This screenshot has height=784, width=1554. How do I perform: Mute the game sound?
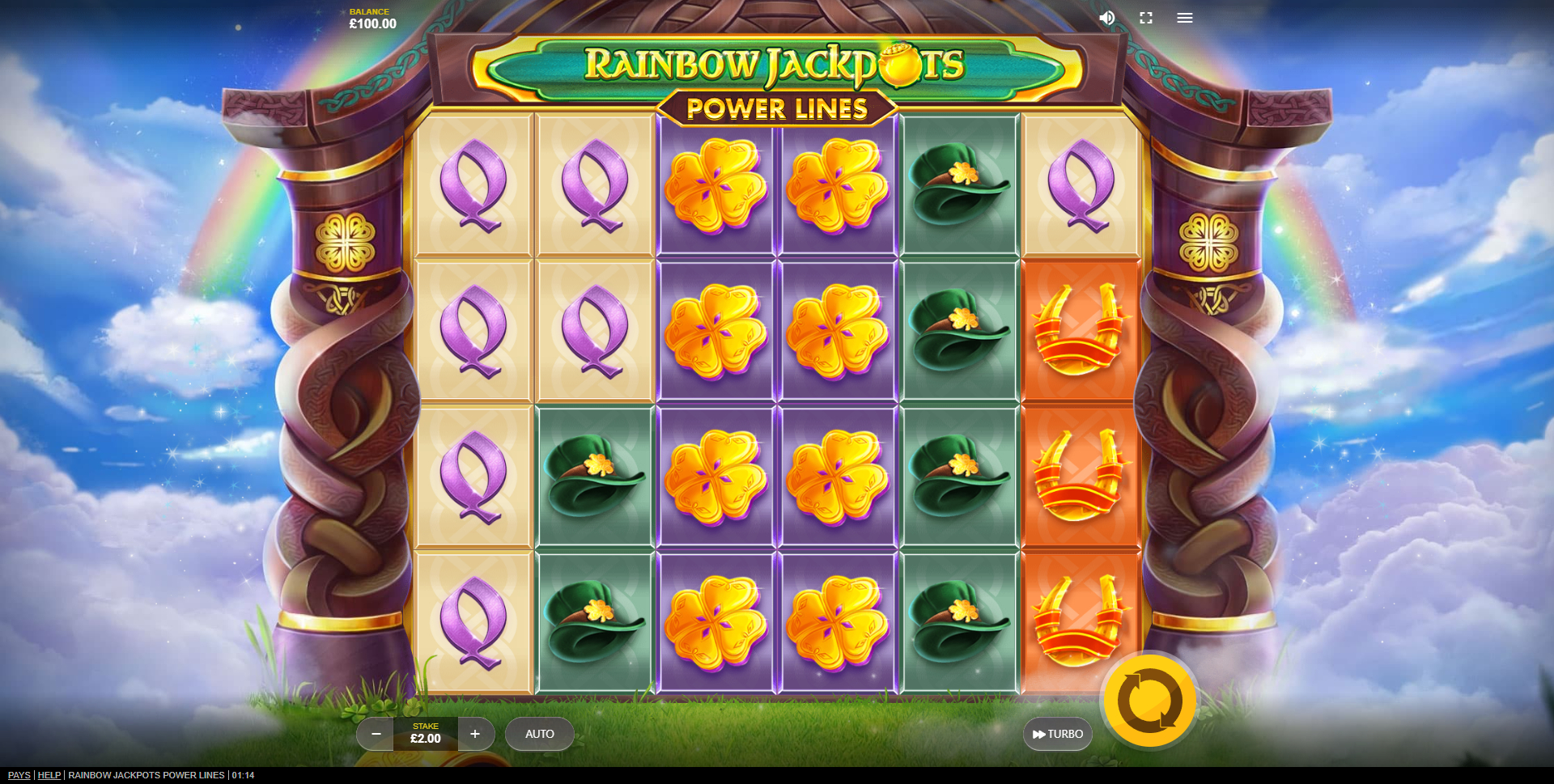(x=1106, y=18)
